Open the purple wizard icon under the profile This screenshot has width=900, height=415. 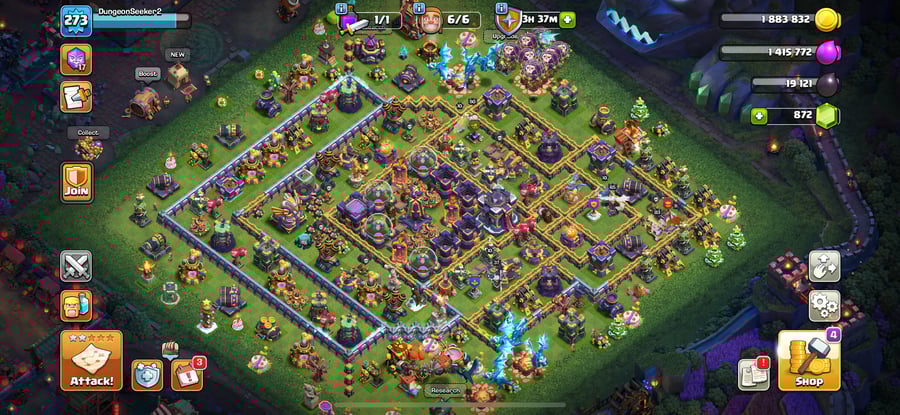76,60
